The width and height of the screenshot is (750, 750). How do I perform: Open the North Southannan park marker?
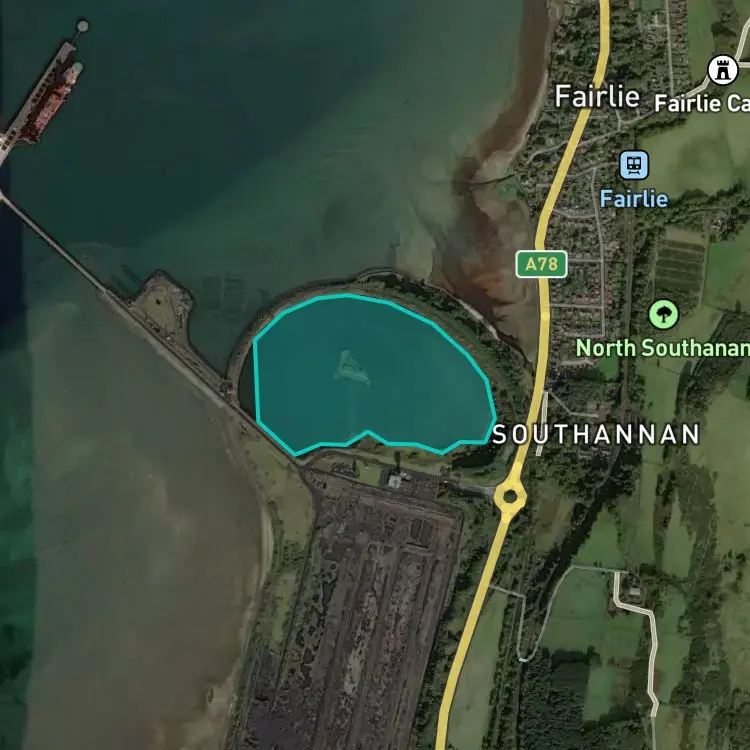662,314
